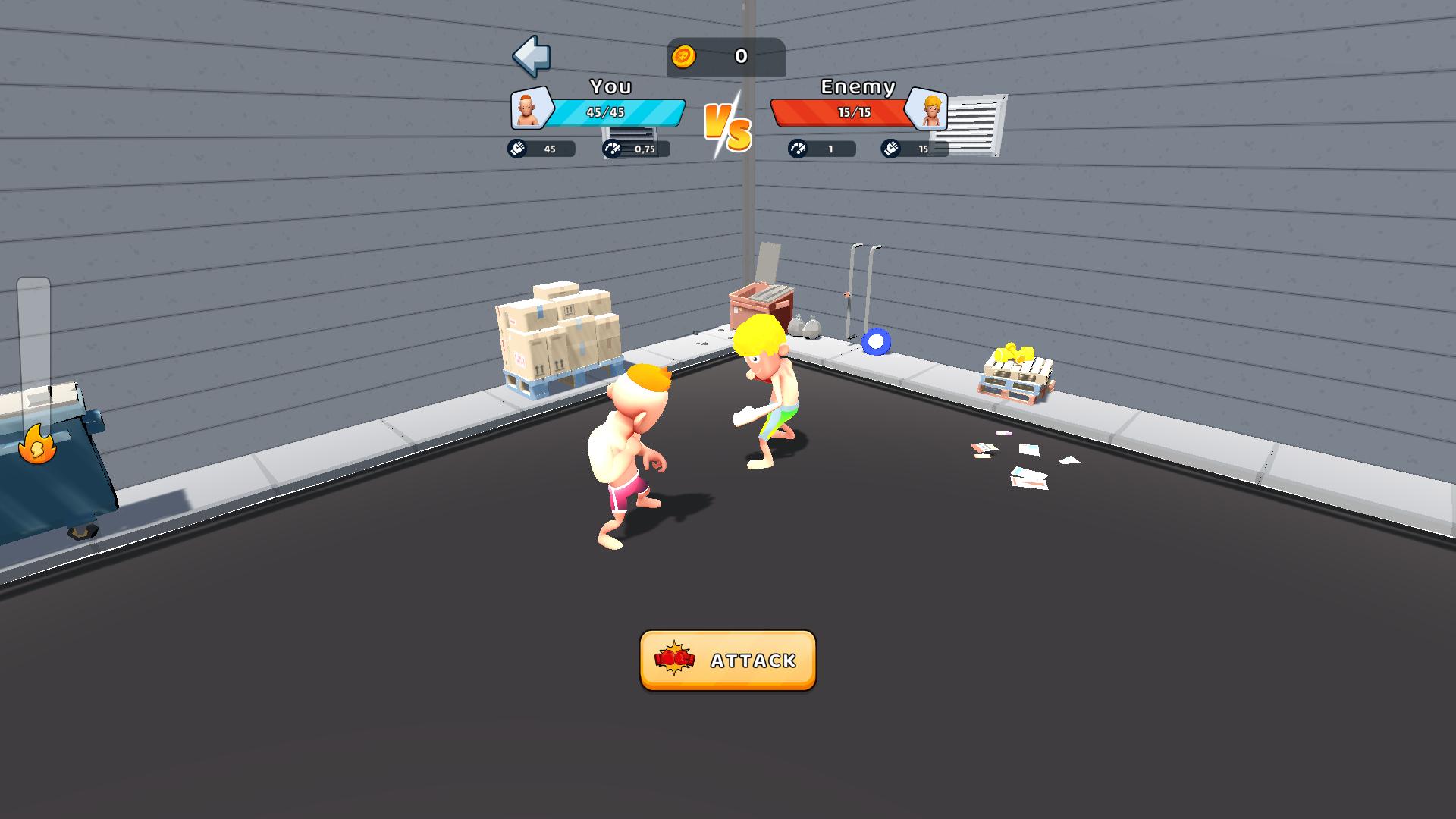Image resolution: width=1456 pixels, height=819 pixels.
Task: Select your fighter's fist damage icon showing 45
Action: [x=518, y=149]
